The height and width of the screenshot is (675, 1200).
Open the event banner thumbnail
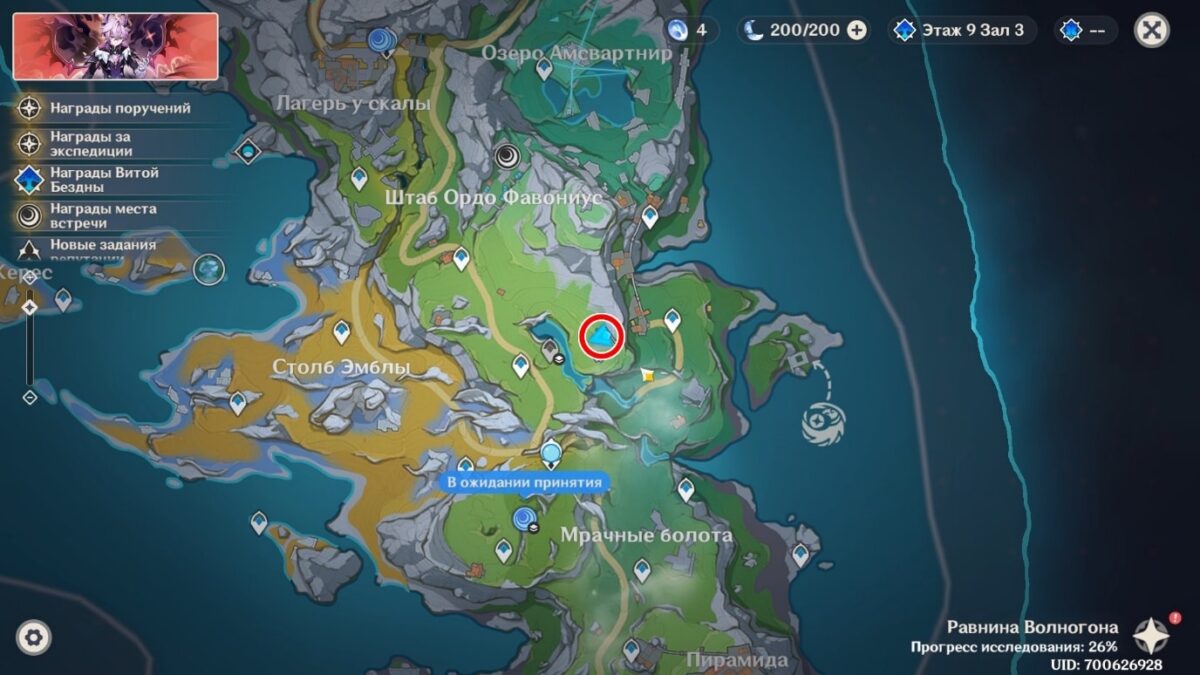116,46
